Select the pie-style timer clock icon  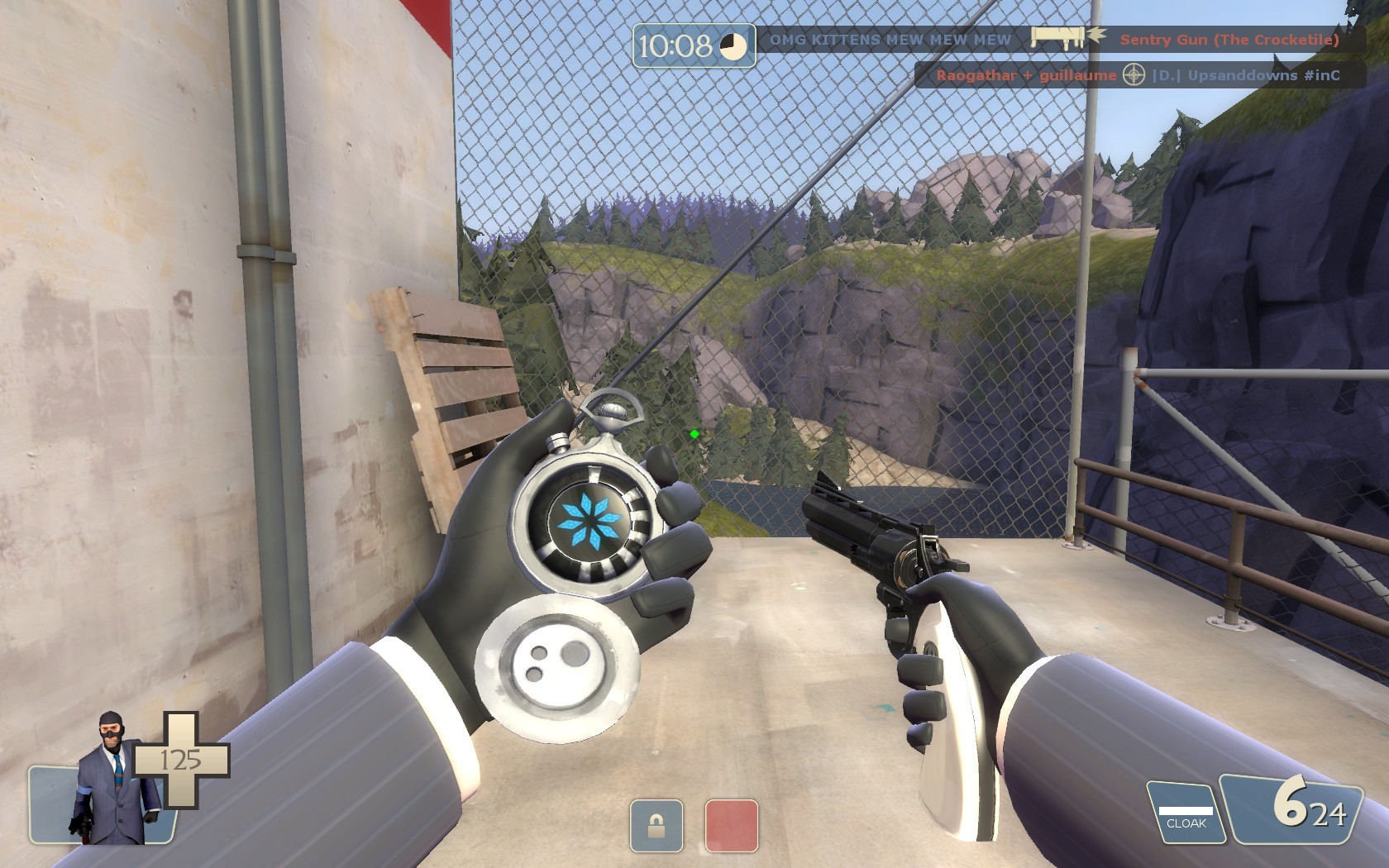click(734, 45)
